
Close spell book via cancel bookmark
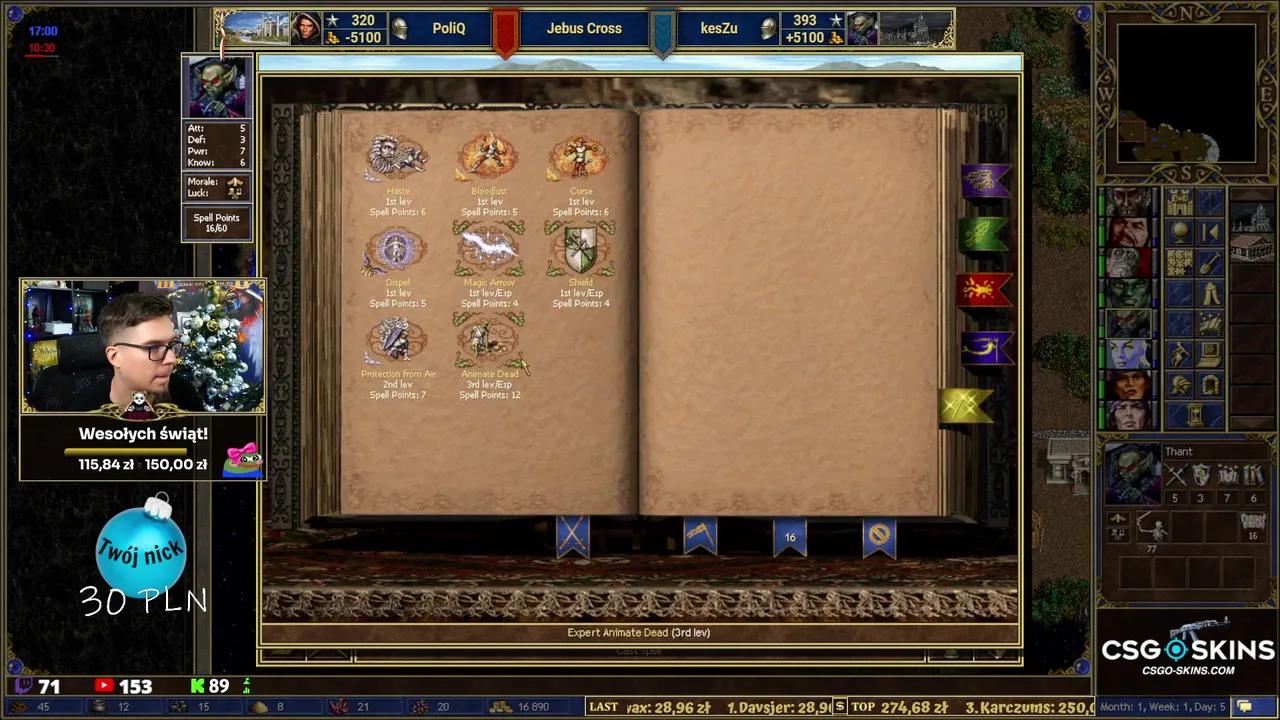[878, 537]
